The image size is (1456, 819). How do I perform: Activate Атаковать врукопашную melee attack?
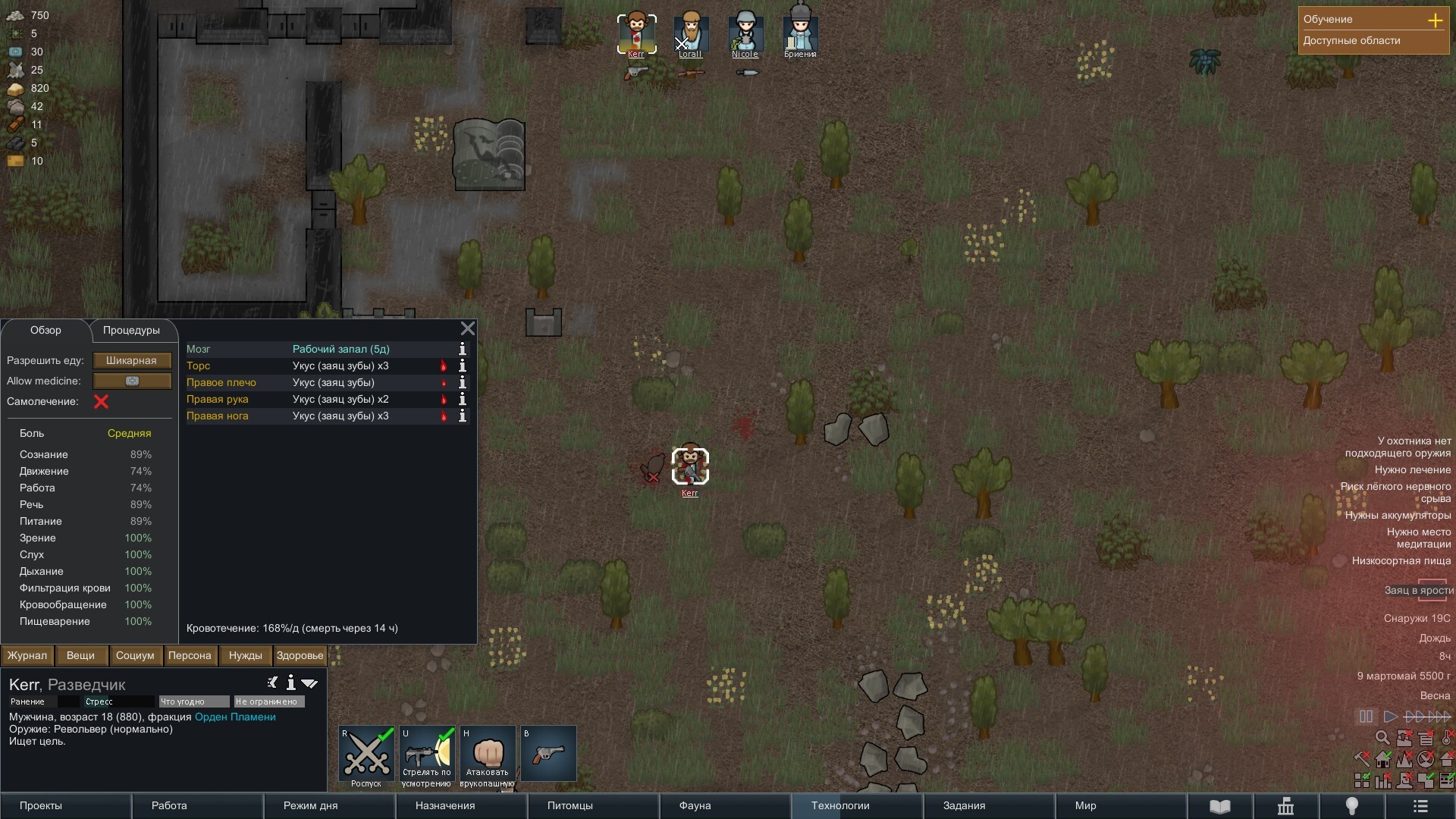[488, 755]
